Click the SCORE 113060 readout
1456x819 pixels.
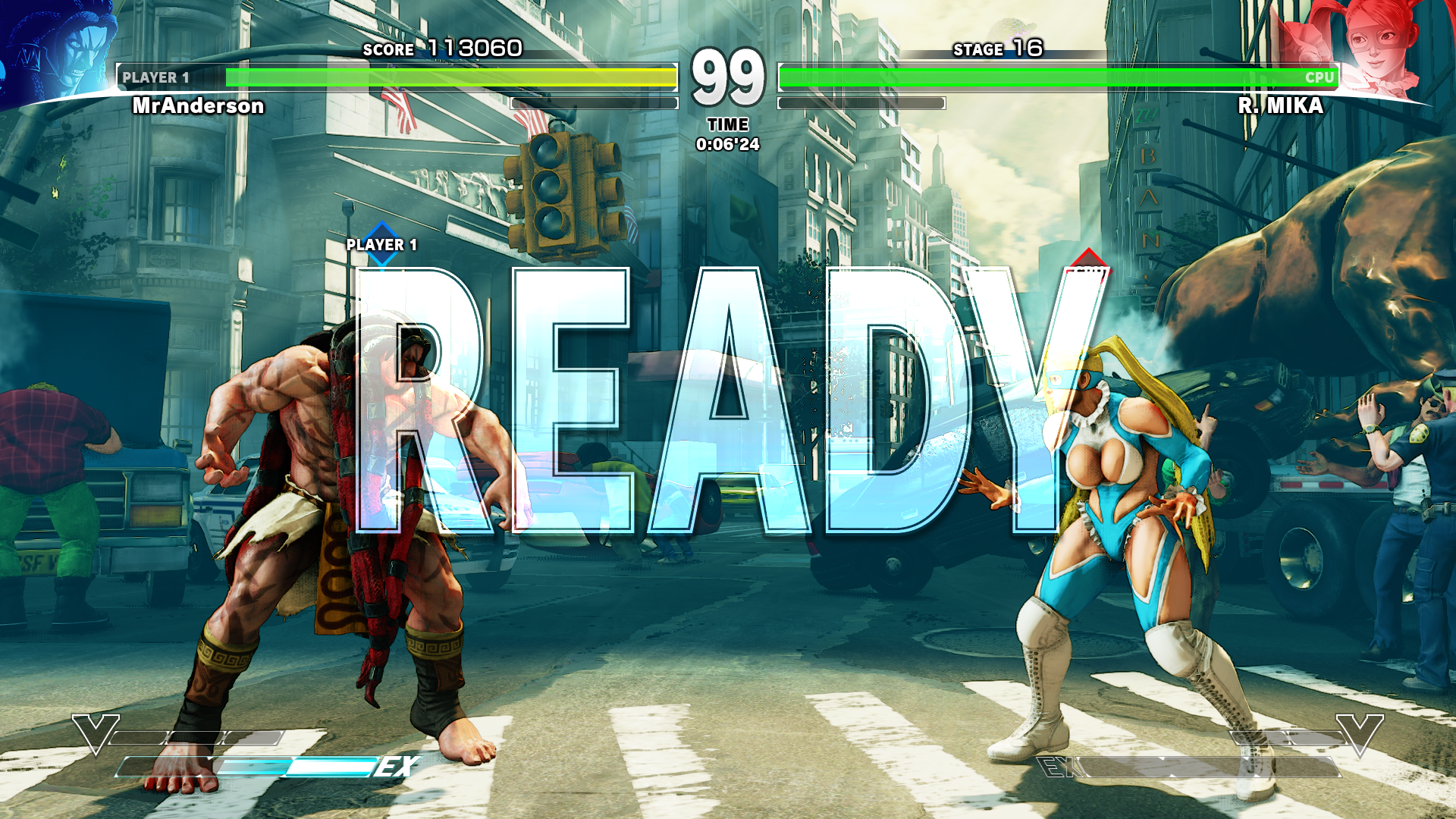(x=440, y=50)
